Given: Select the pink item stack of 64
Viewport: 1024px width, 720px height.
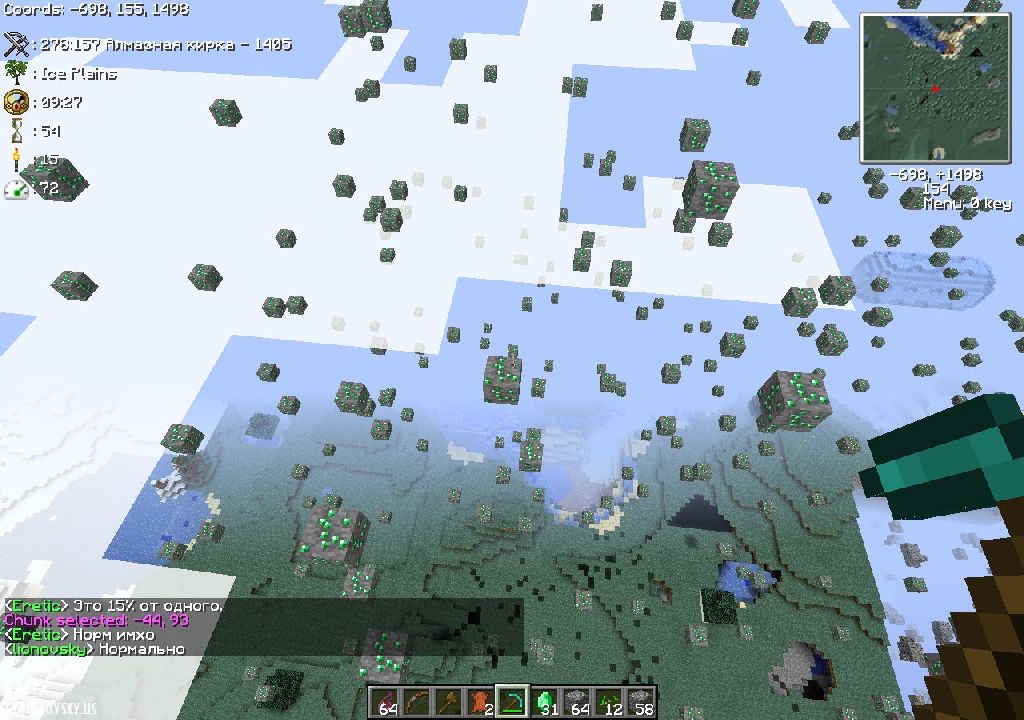Looking at the screenshot, I should click(x=384, y=702).
